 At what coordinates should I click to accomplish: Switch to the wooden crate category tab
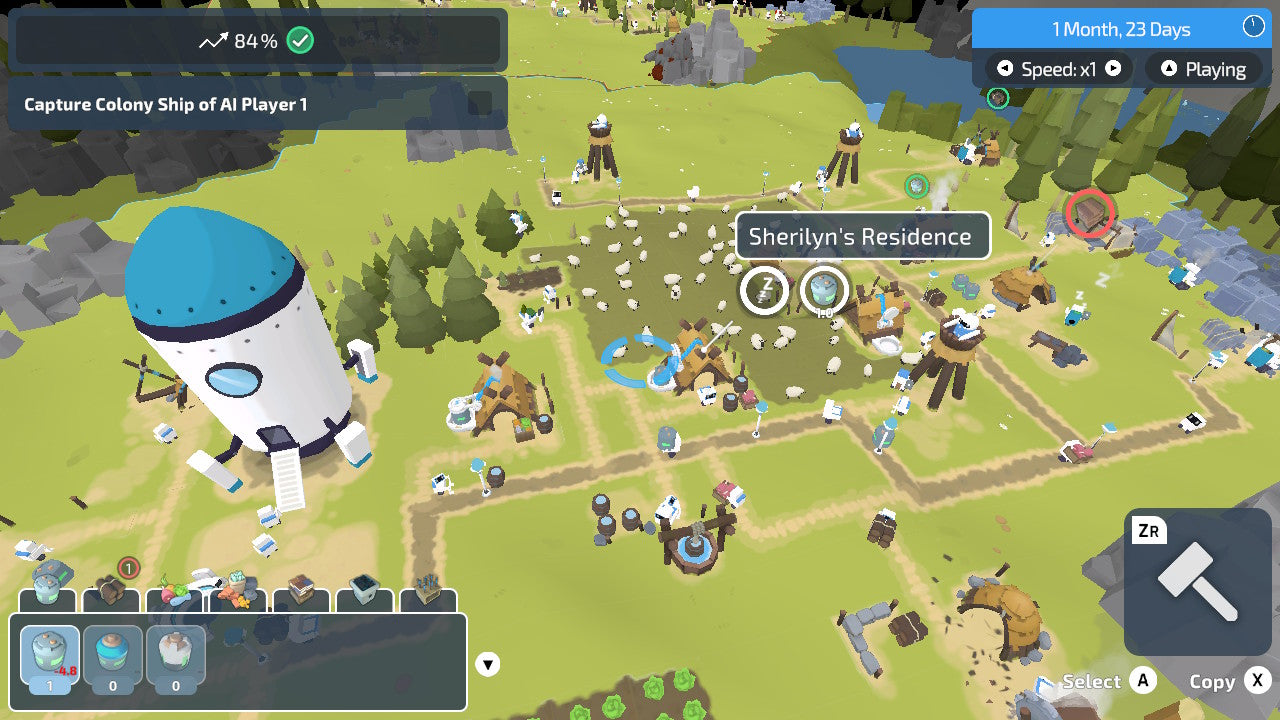point(301,594)
